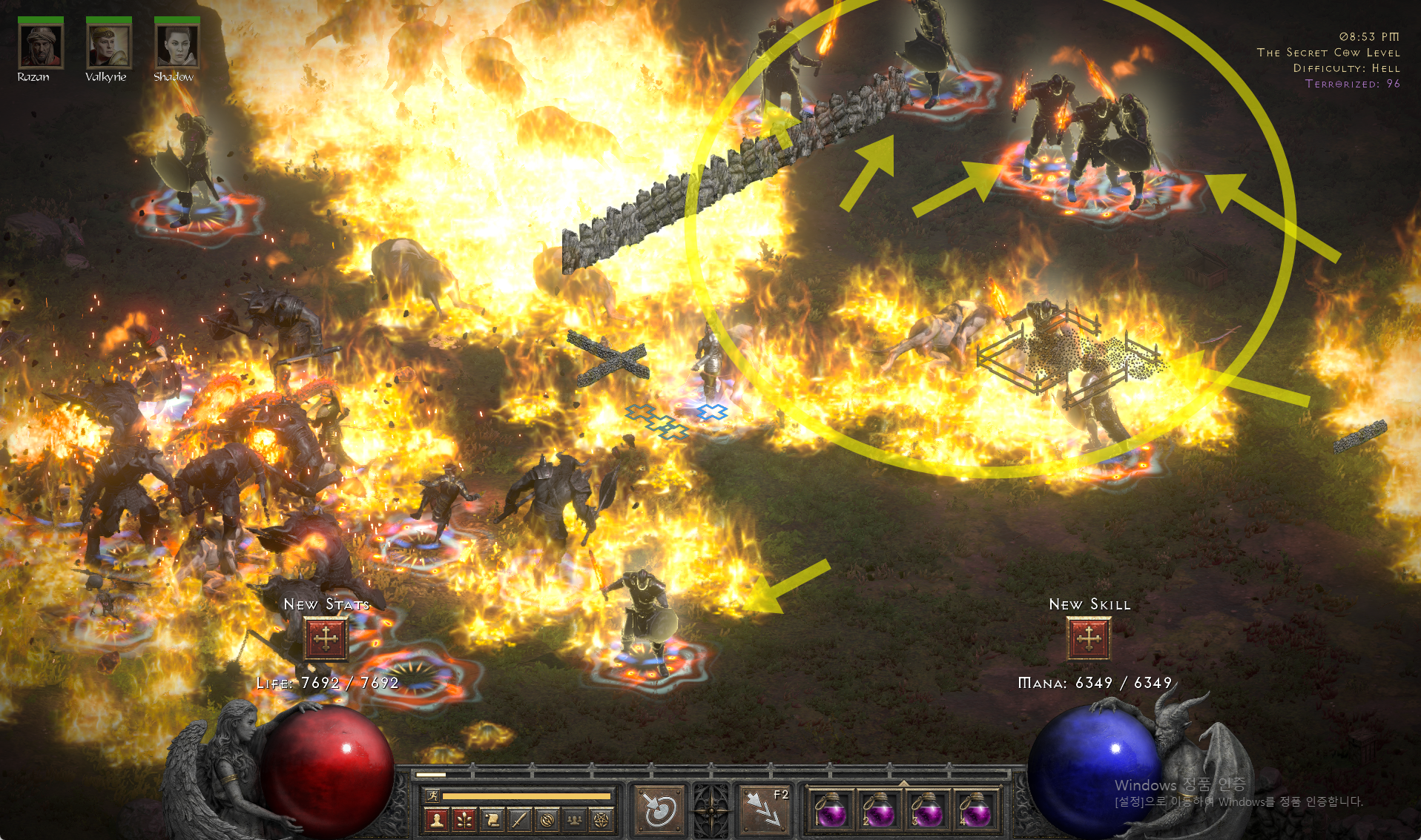This screenshot has height=840, width=1421.
Task: Use the purple potion in belt slot 3
Action: 928,811
